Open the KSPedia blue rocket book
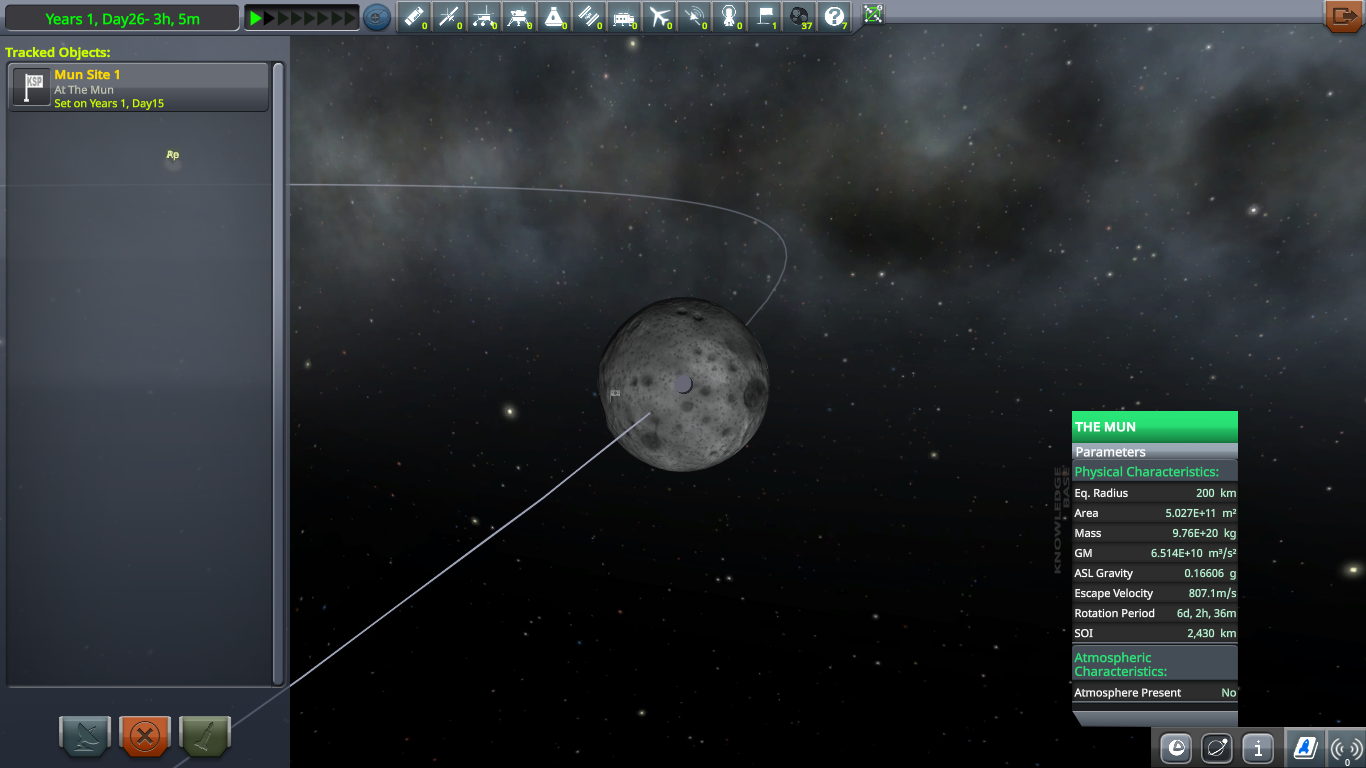This screenshot has width=1366, height=768. [1304, 747]
